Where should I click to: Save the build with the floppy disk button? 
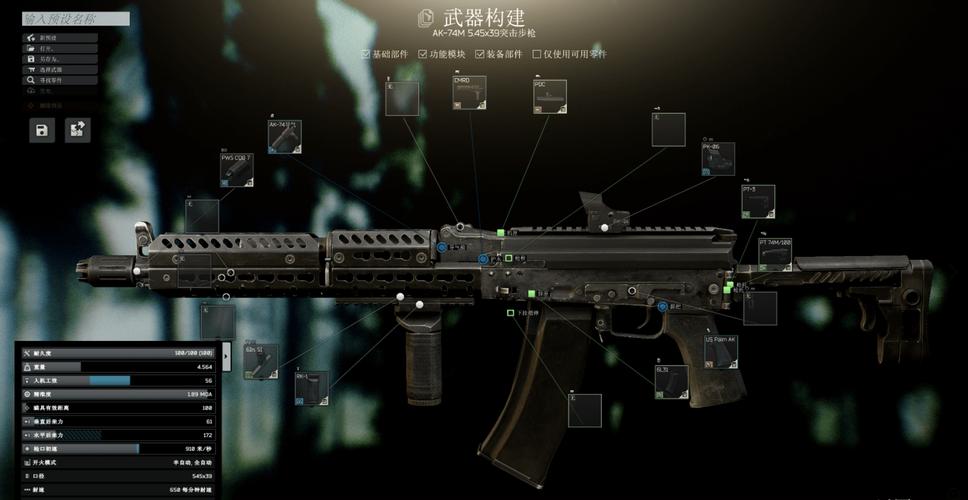41,130
